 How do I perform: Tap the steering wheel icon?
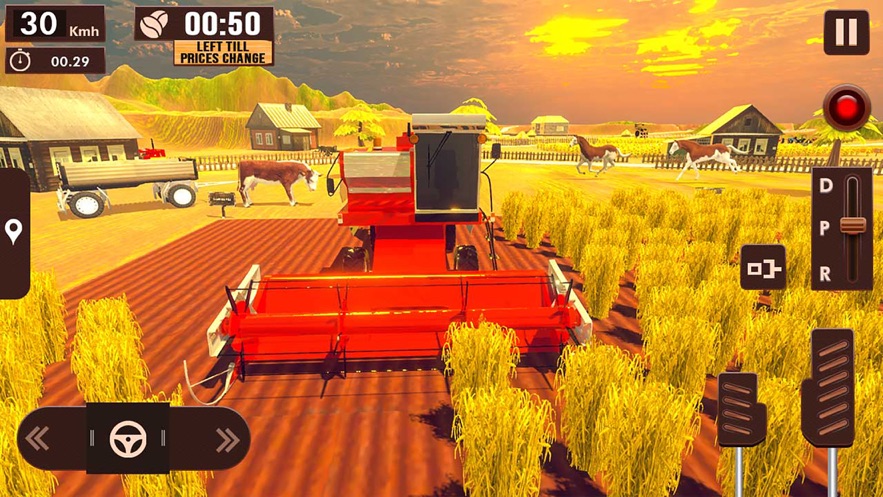tap(127, 439)
